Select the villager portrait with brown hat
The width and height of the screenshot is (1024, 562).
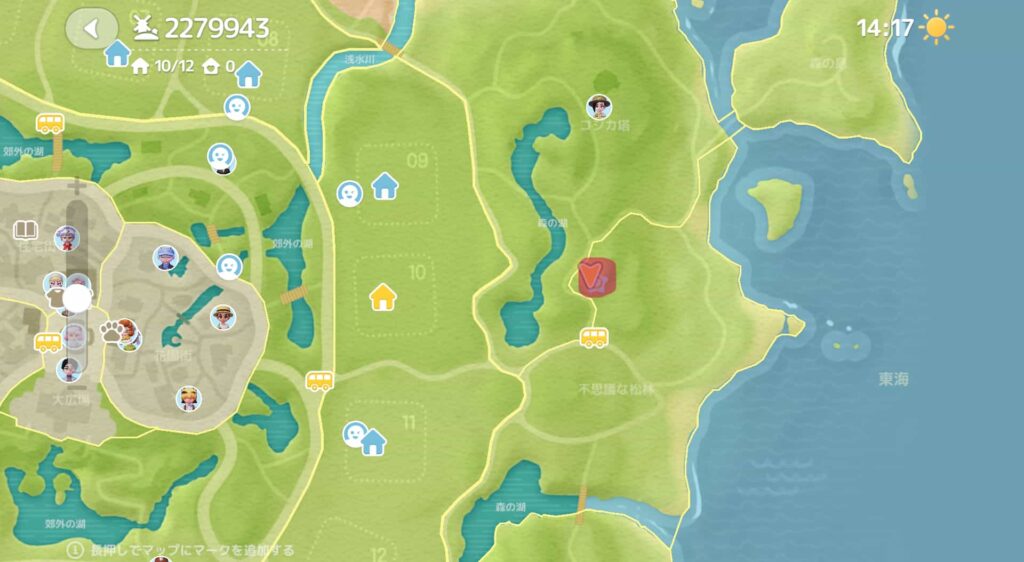coord(598,106)
